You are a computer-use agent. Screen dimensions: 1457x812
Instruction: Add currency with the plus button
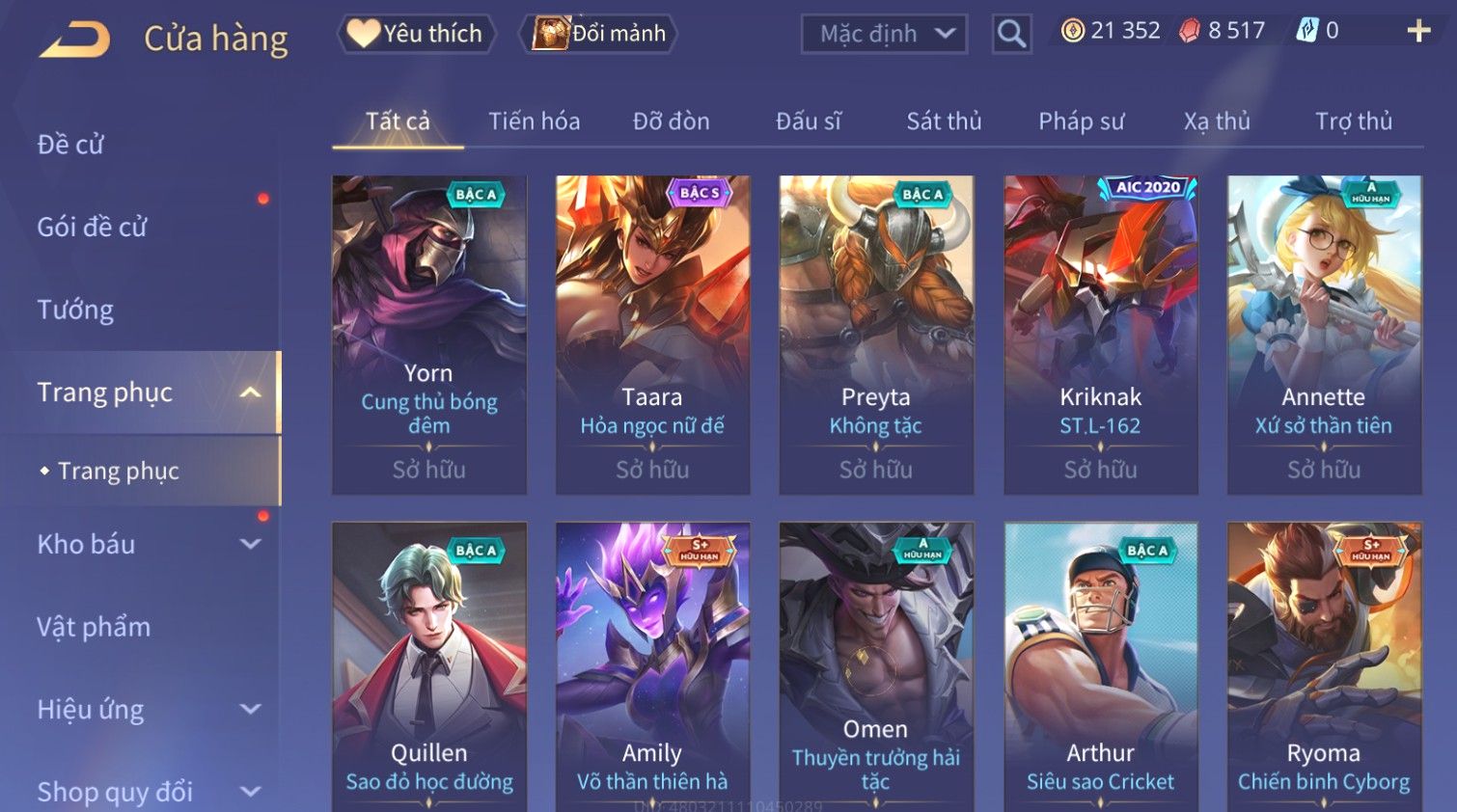click(1417, 32)
